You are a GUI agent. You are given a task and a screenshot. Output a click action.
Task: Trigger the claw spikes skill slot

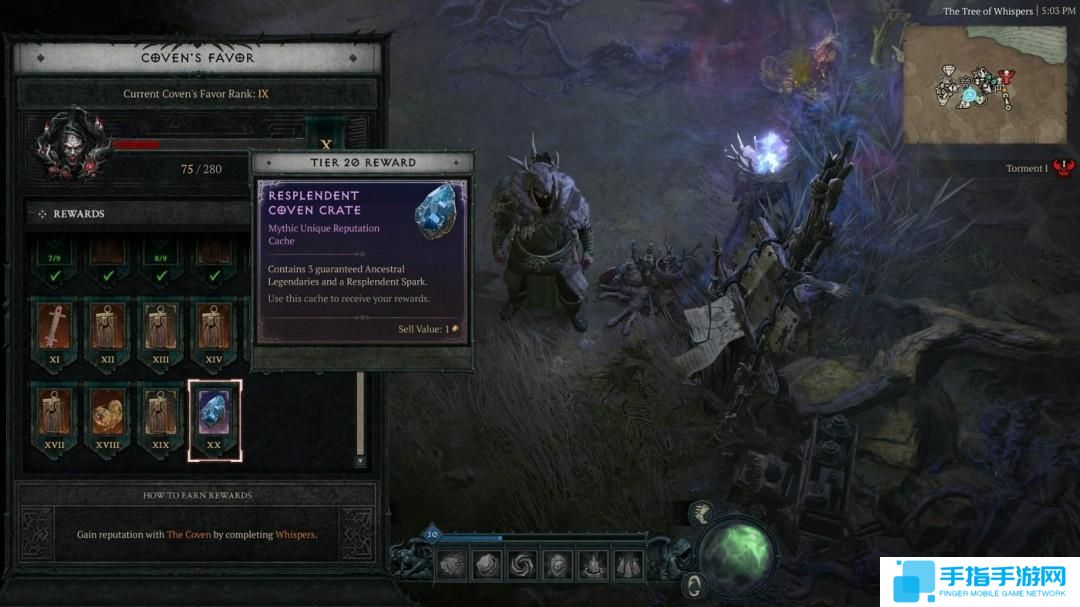[628, 565]
